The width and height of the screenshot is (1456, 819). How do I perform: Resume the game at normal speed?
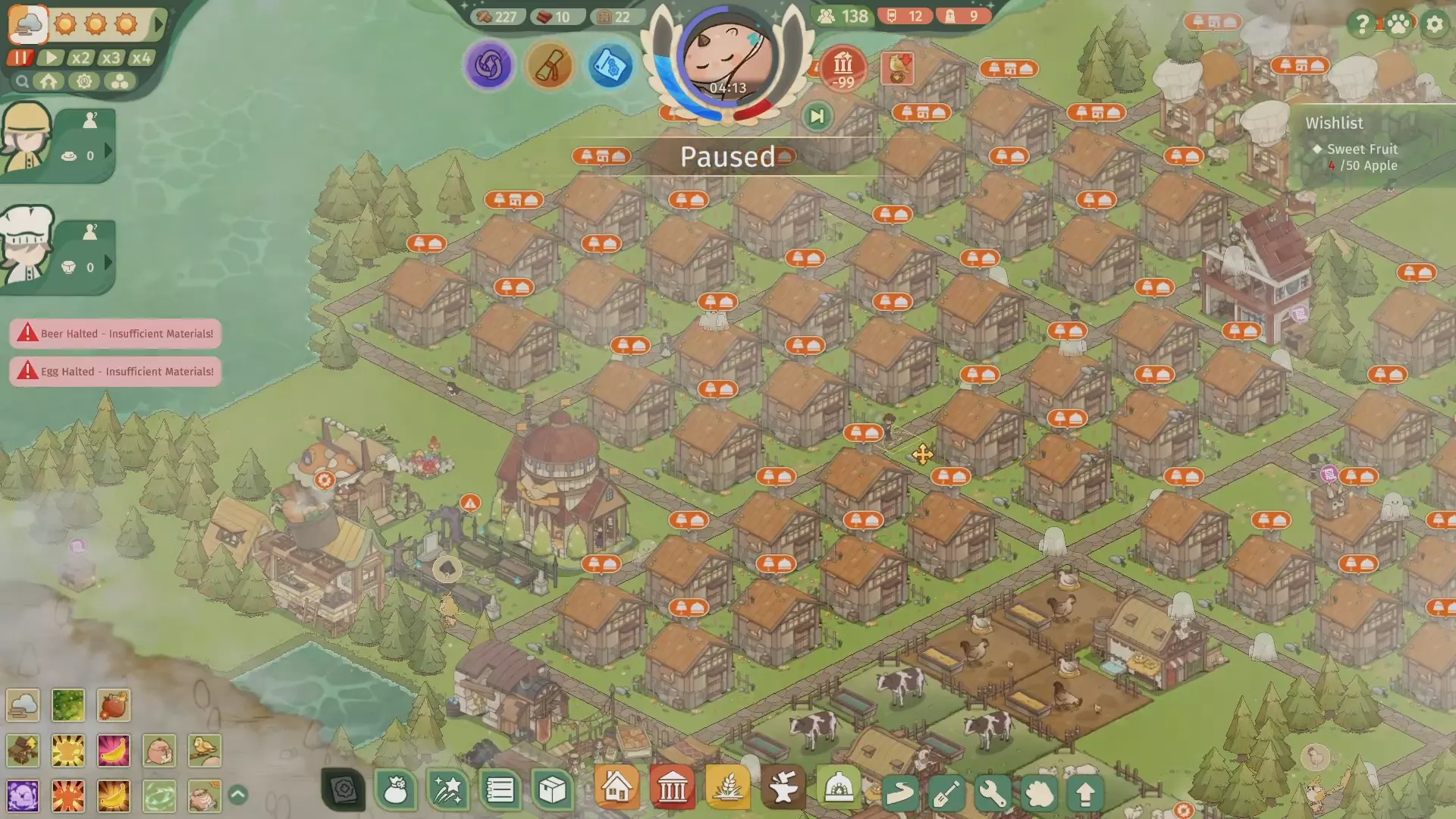(51, 58)
